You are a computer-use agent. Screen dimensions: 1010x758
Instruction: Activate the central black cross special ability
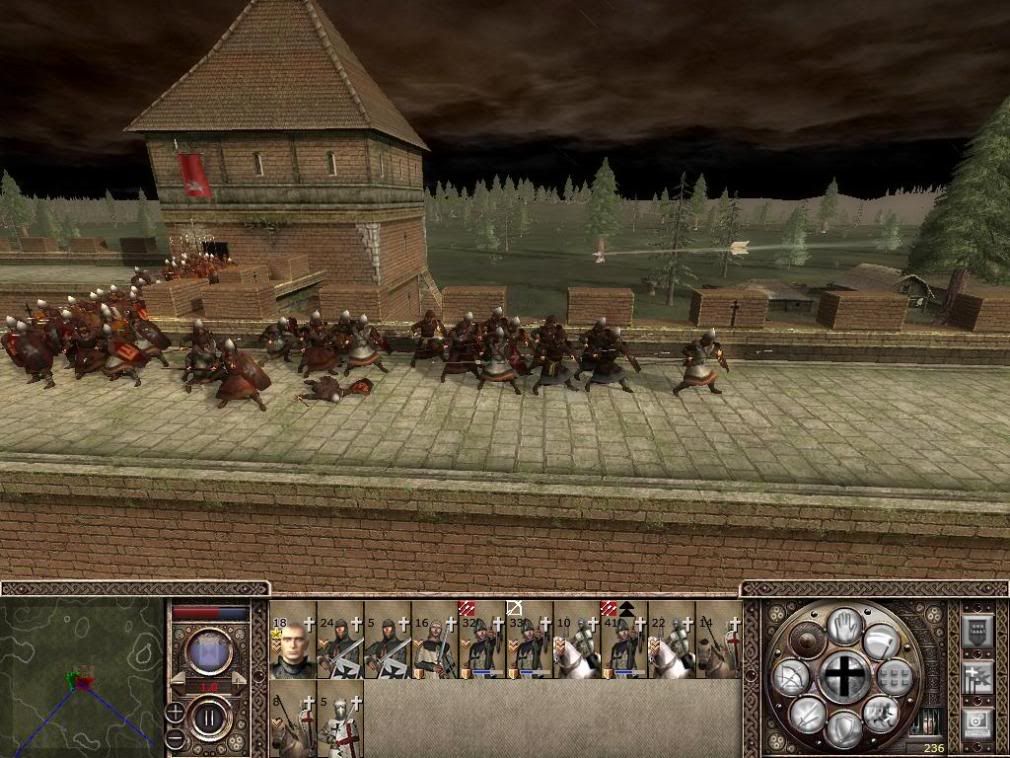(x=845, y=677)
